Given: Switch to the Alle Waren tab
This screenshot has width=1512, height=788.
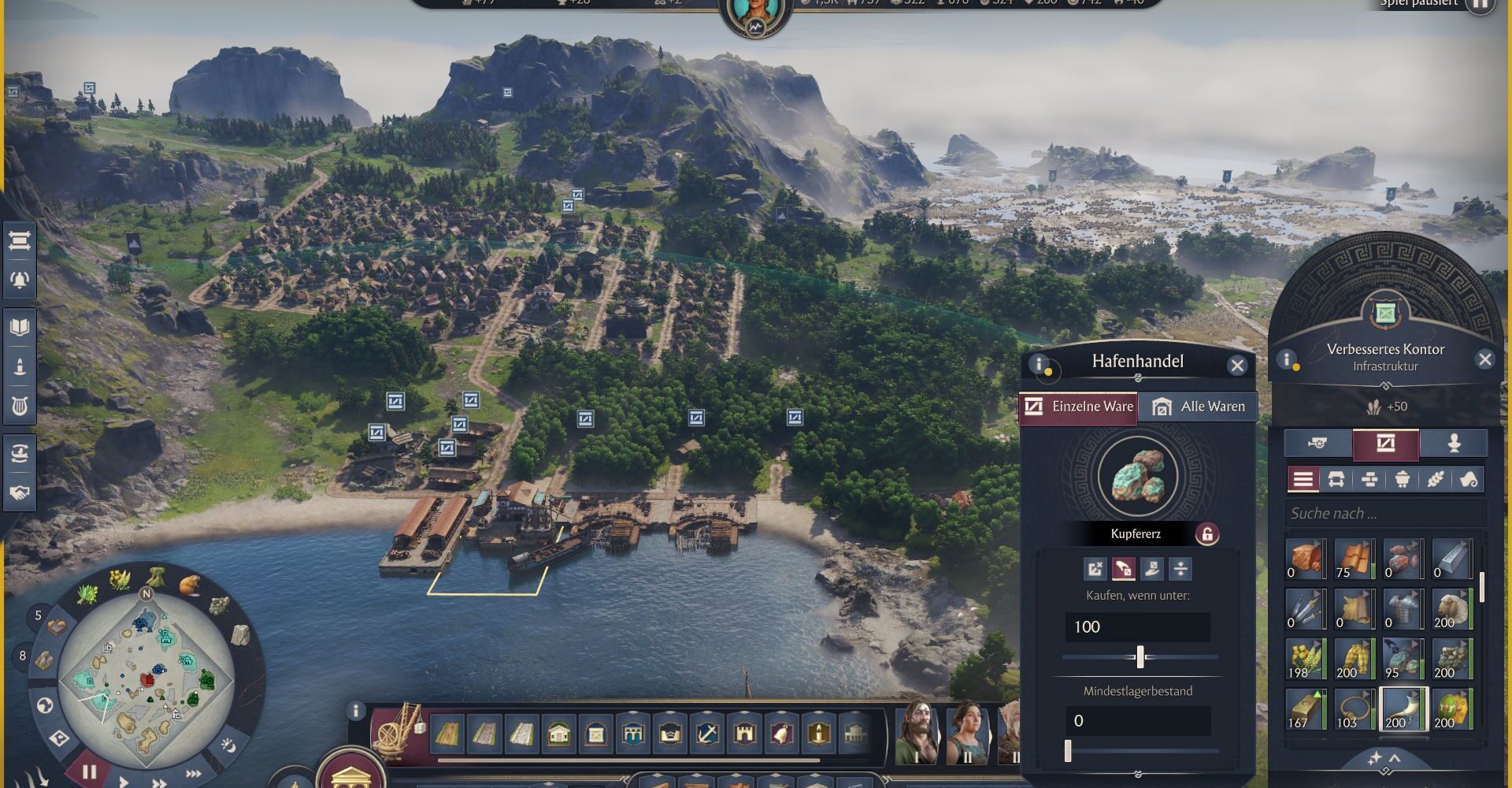Looking at the screenshot, I should pyautogui.click(x=1198, y=407).
